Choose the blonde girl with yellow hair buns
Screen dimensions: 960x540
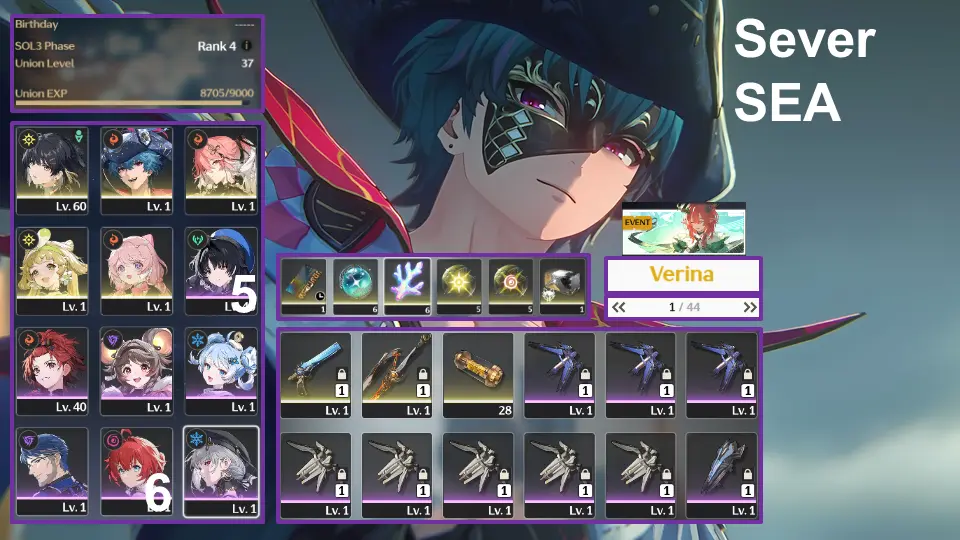[53, 269]
